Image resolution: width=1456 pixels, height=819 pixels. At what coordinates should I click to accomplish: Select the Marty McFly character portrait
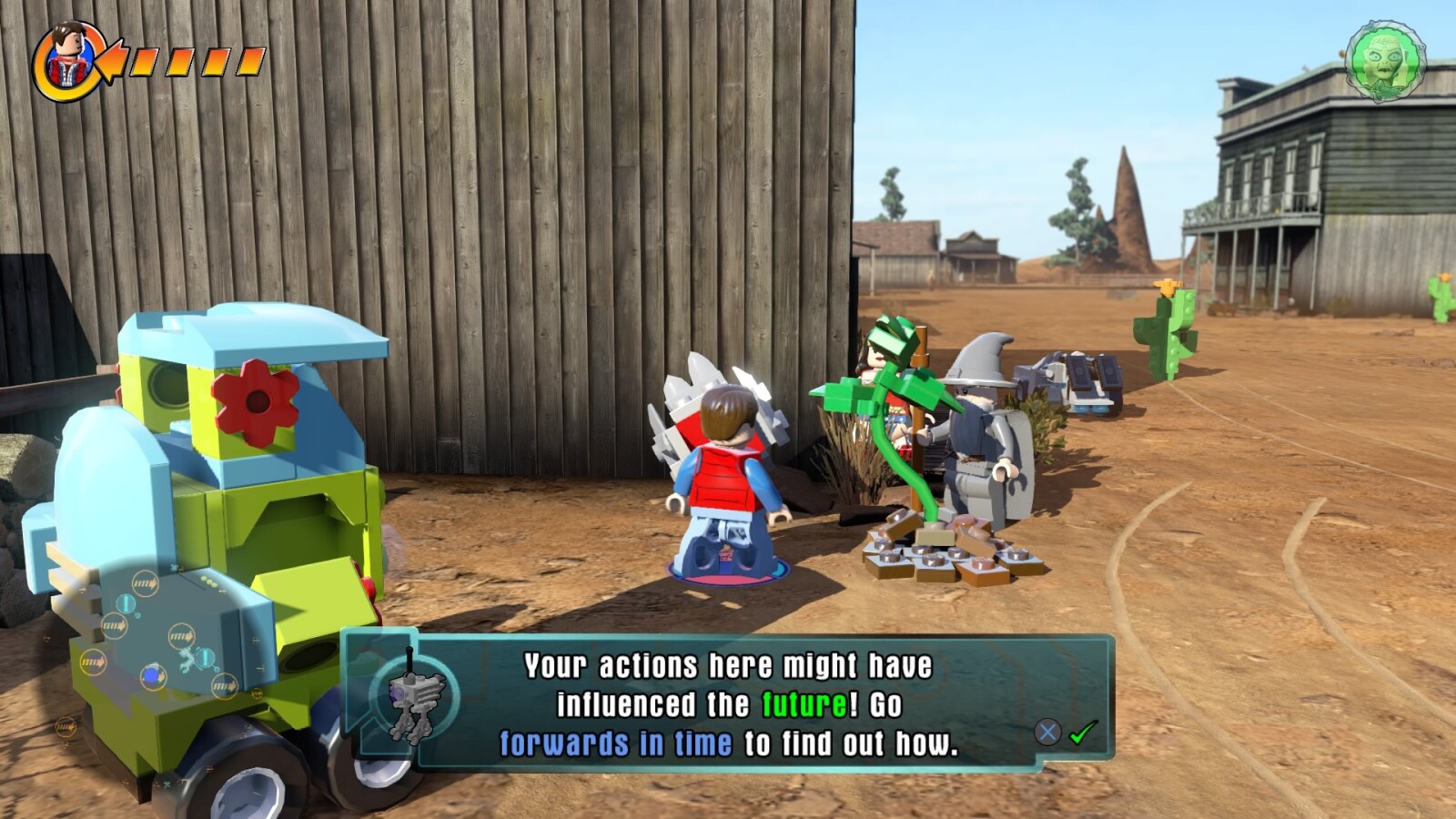(67, 59)
